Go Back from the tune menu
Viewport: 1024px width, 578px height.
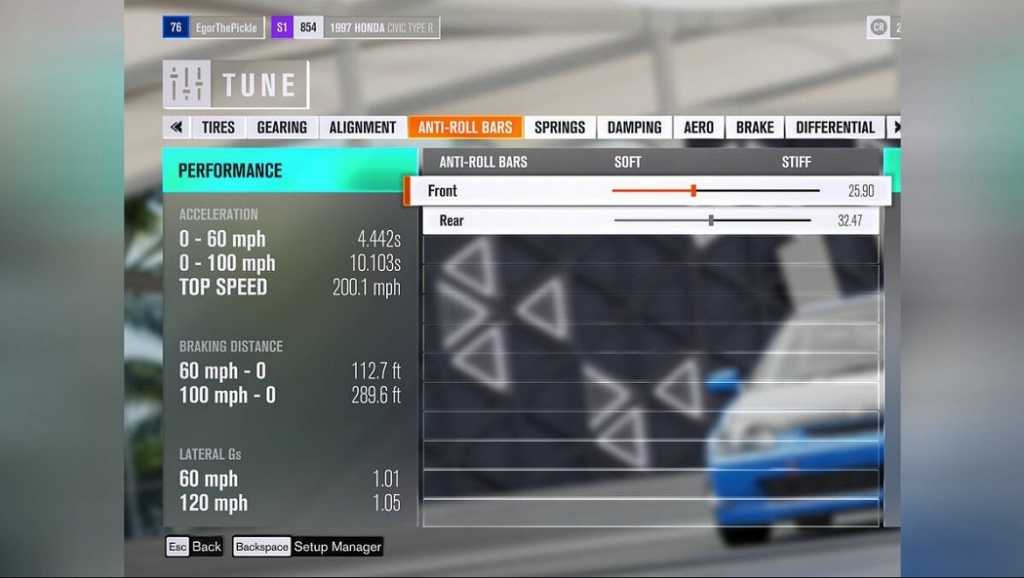195,547
